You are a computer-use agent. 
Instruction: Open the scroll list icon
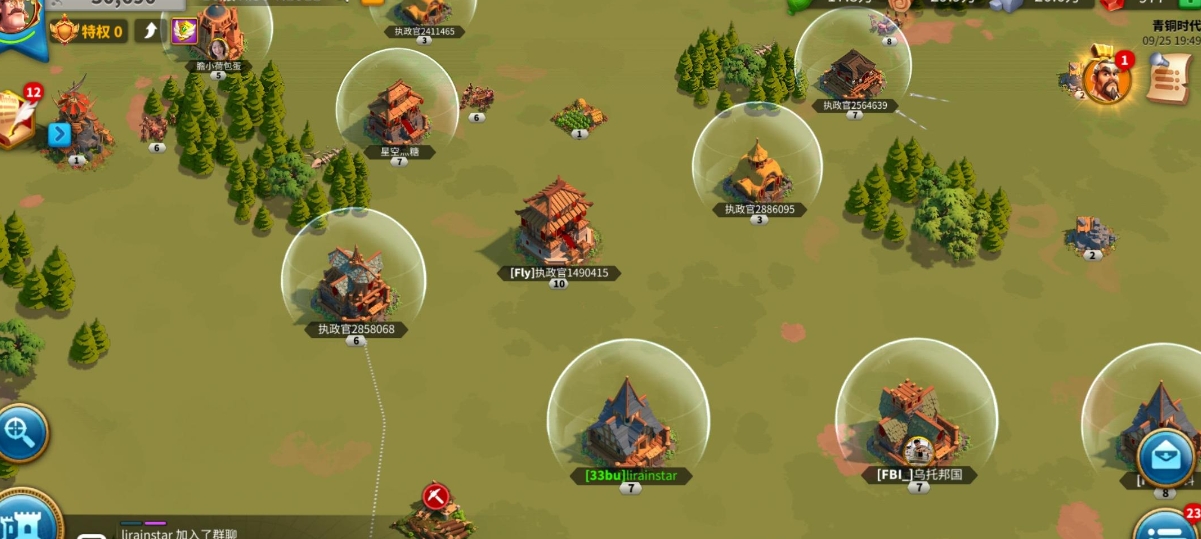coord(1166,78)
